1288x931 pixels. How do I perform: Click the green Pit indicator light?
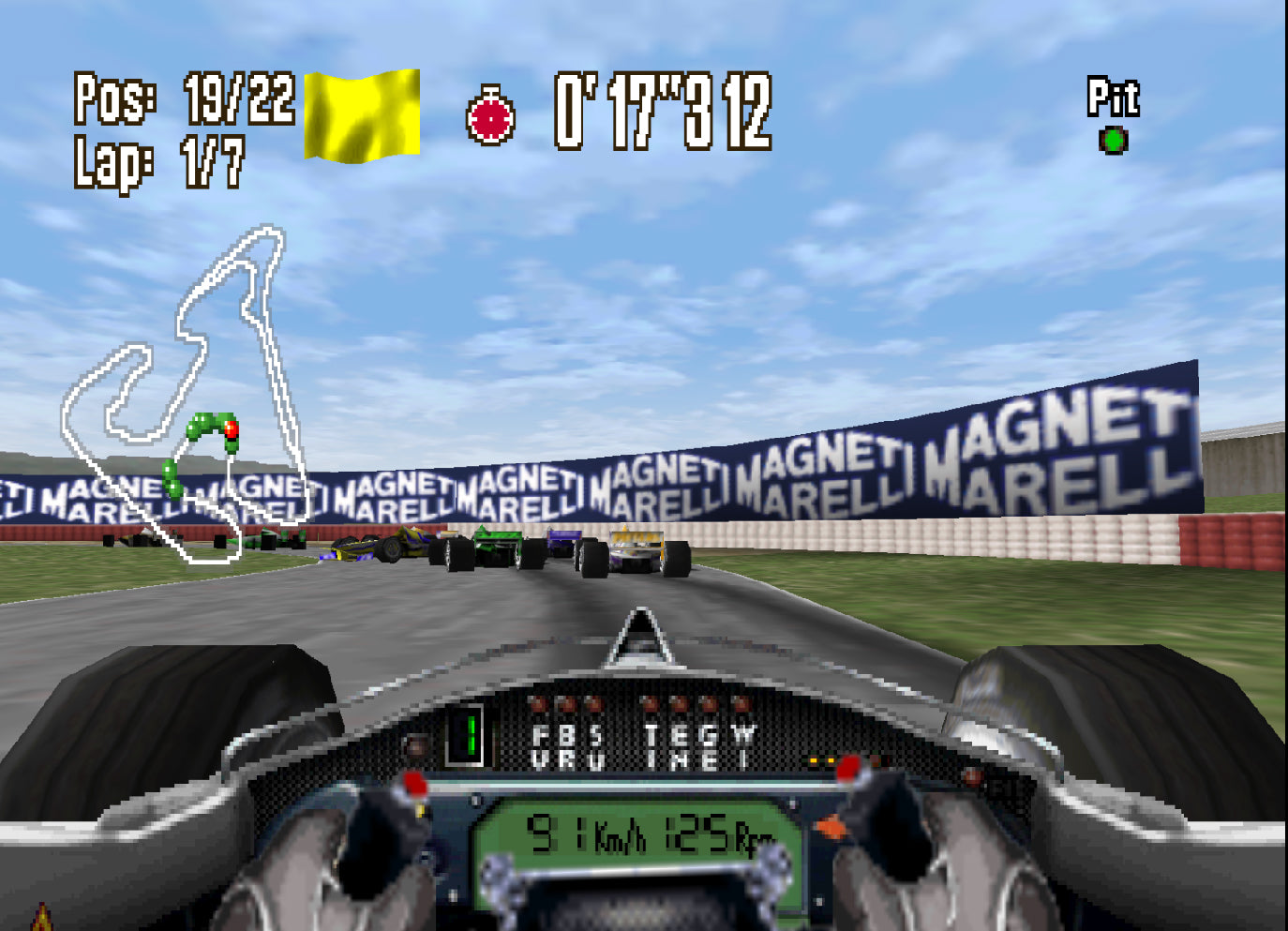point(1113,141)
